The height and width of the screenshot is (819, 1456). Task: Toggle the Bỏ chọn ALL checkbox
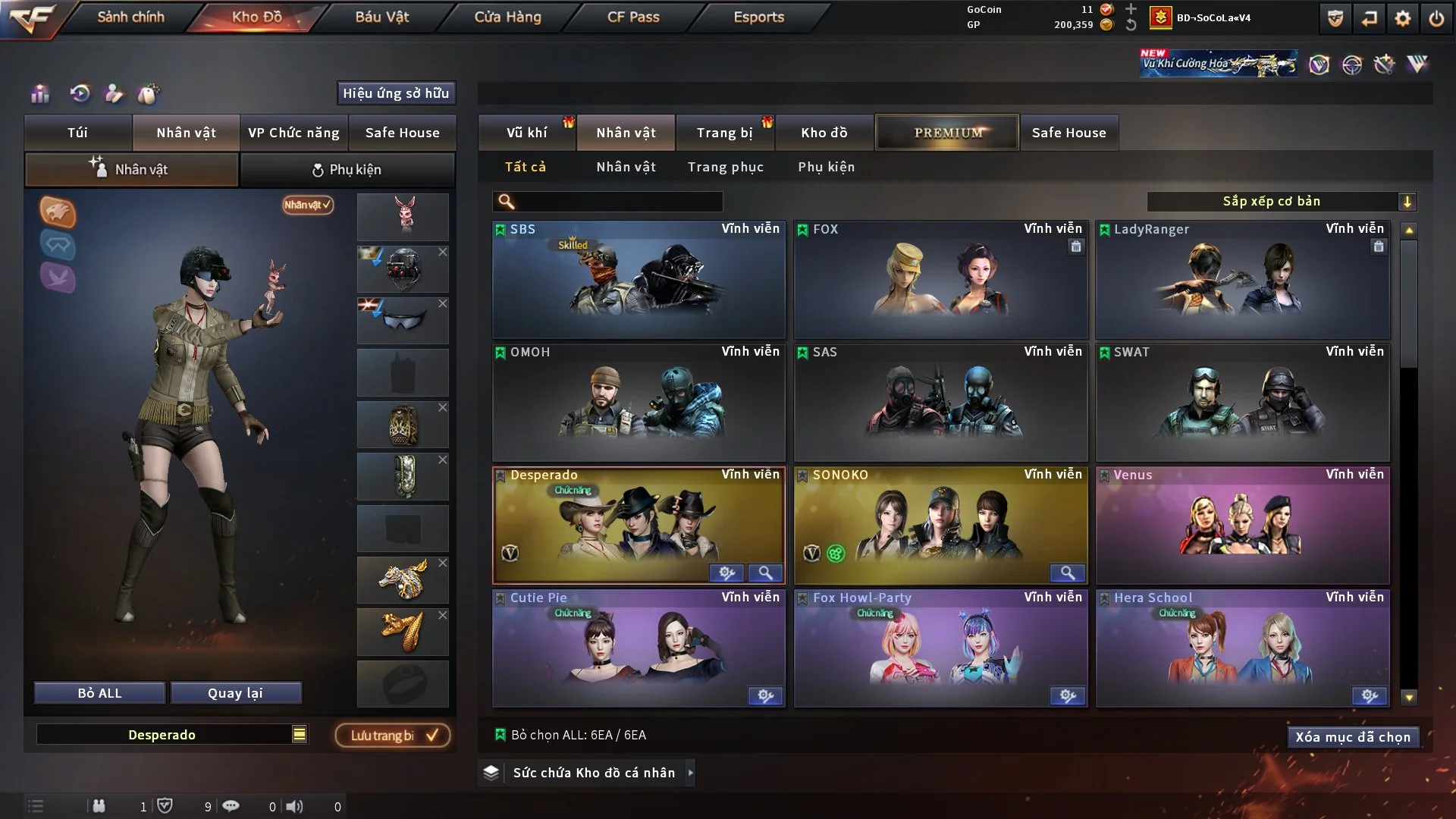pos(500,734)
